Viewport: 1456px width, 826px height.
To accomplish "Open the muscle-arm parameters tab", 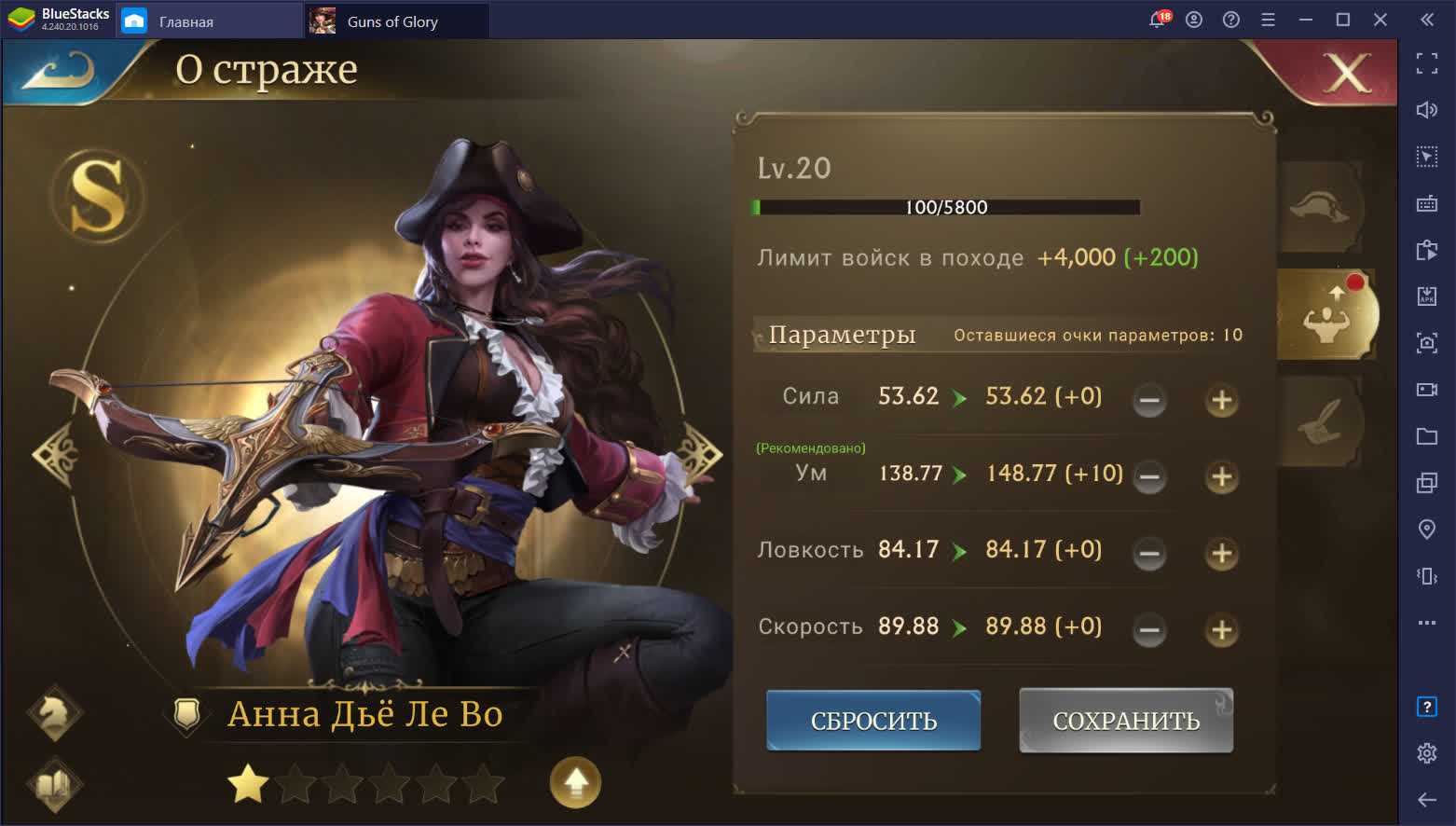I will tap(1326, 315).
